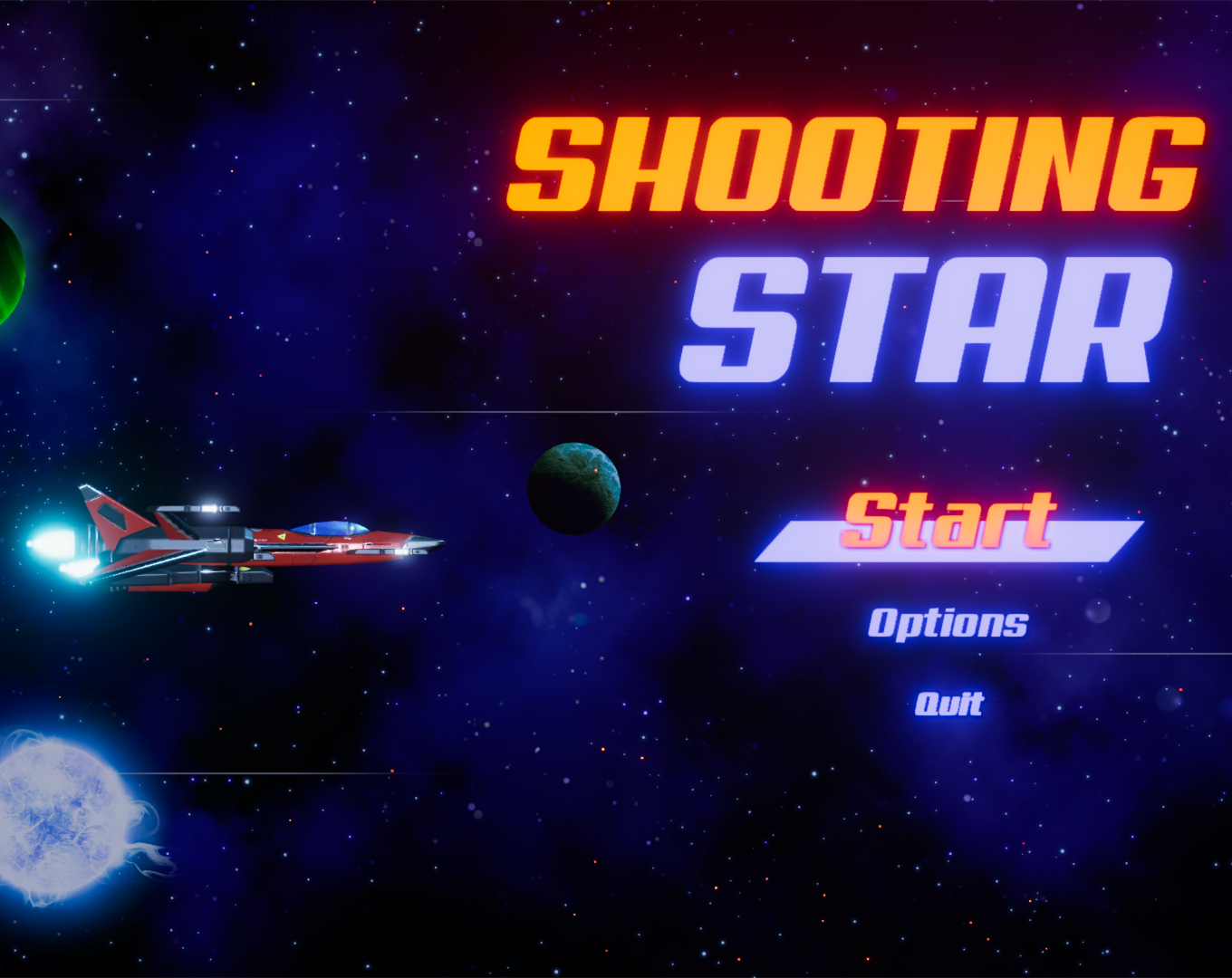Click the Options label text

coord(948,623)
